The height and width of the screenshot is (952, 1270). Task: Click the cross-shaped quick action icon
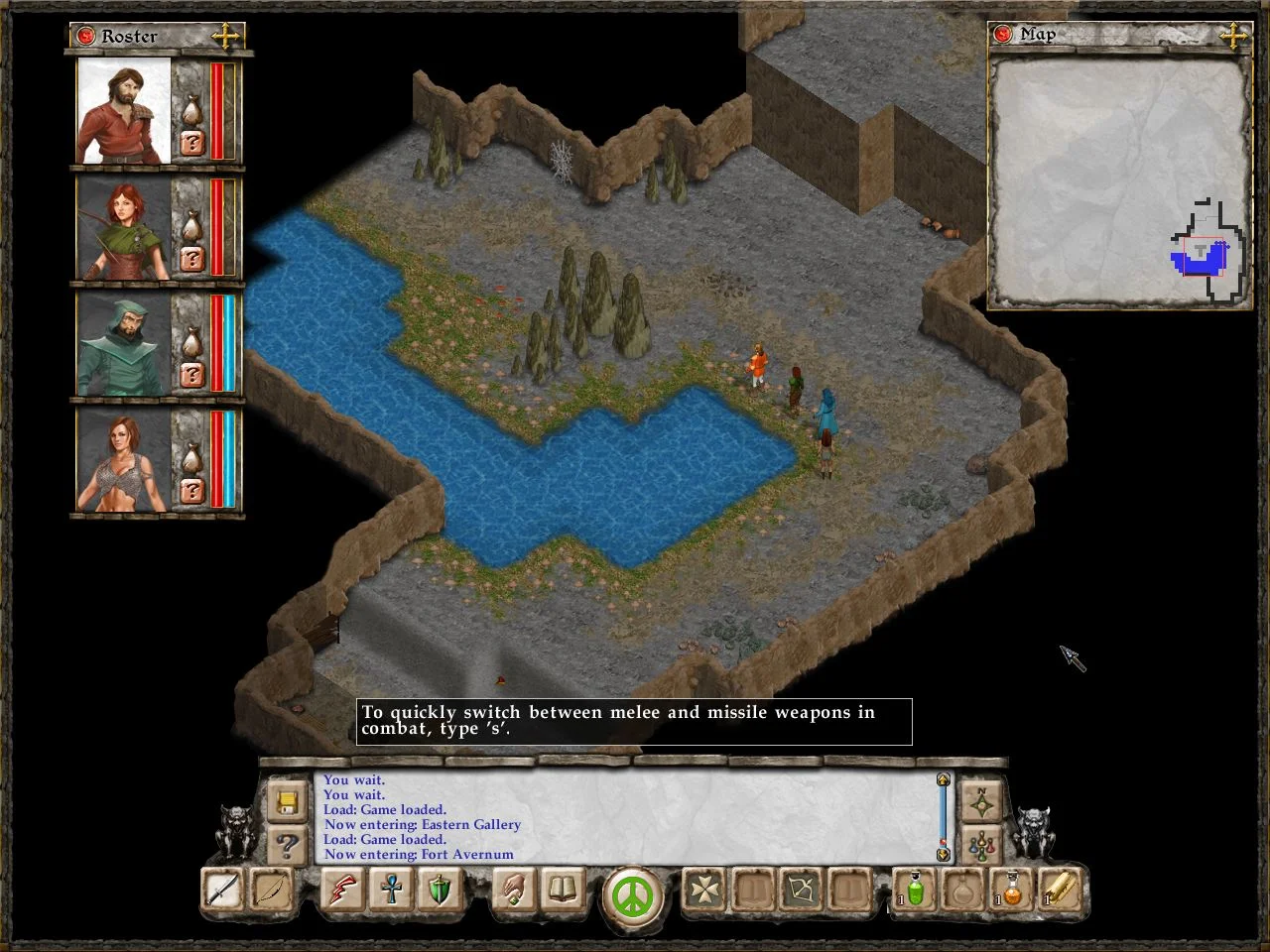pos(702,891)
